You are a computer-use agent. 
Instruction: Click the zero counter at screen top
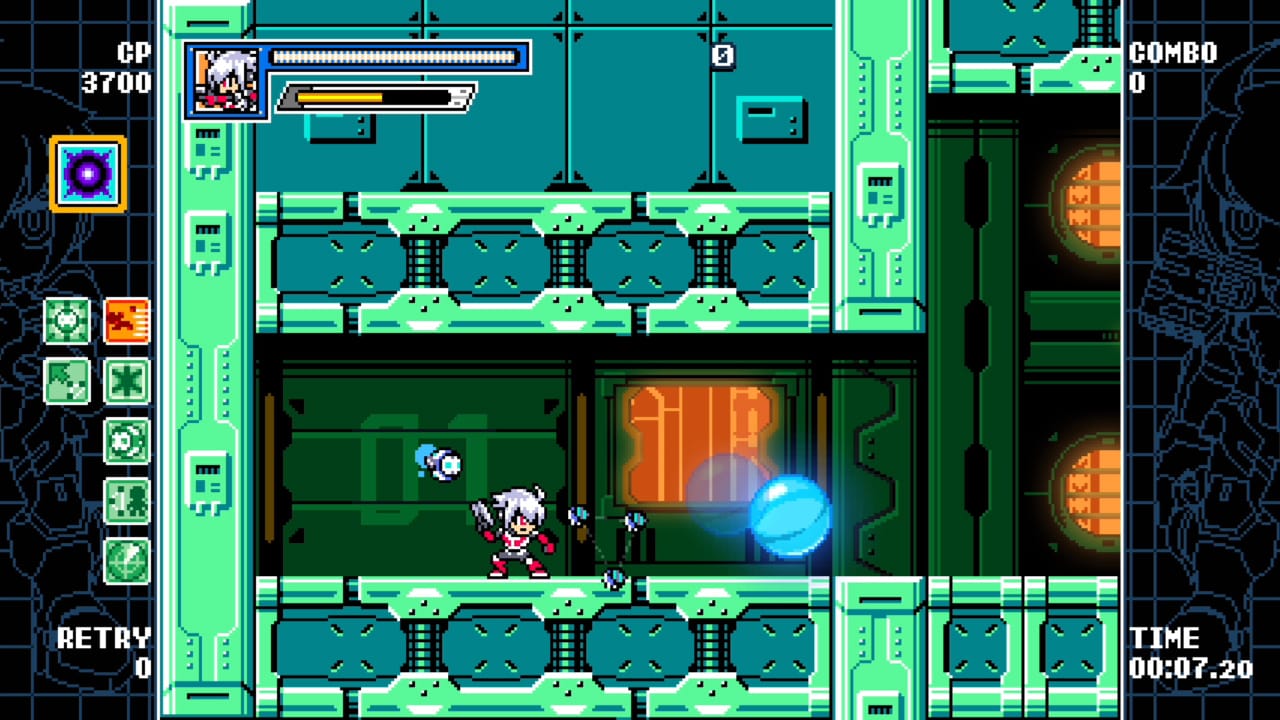click(722, 55)
